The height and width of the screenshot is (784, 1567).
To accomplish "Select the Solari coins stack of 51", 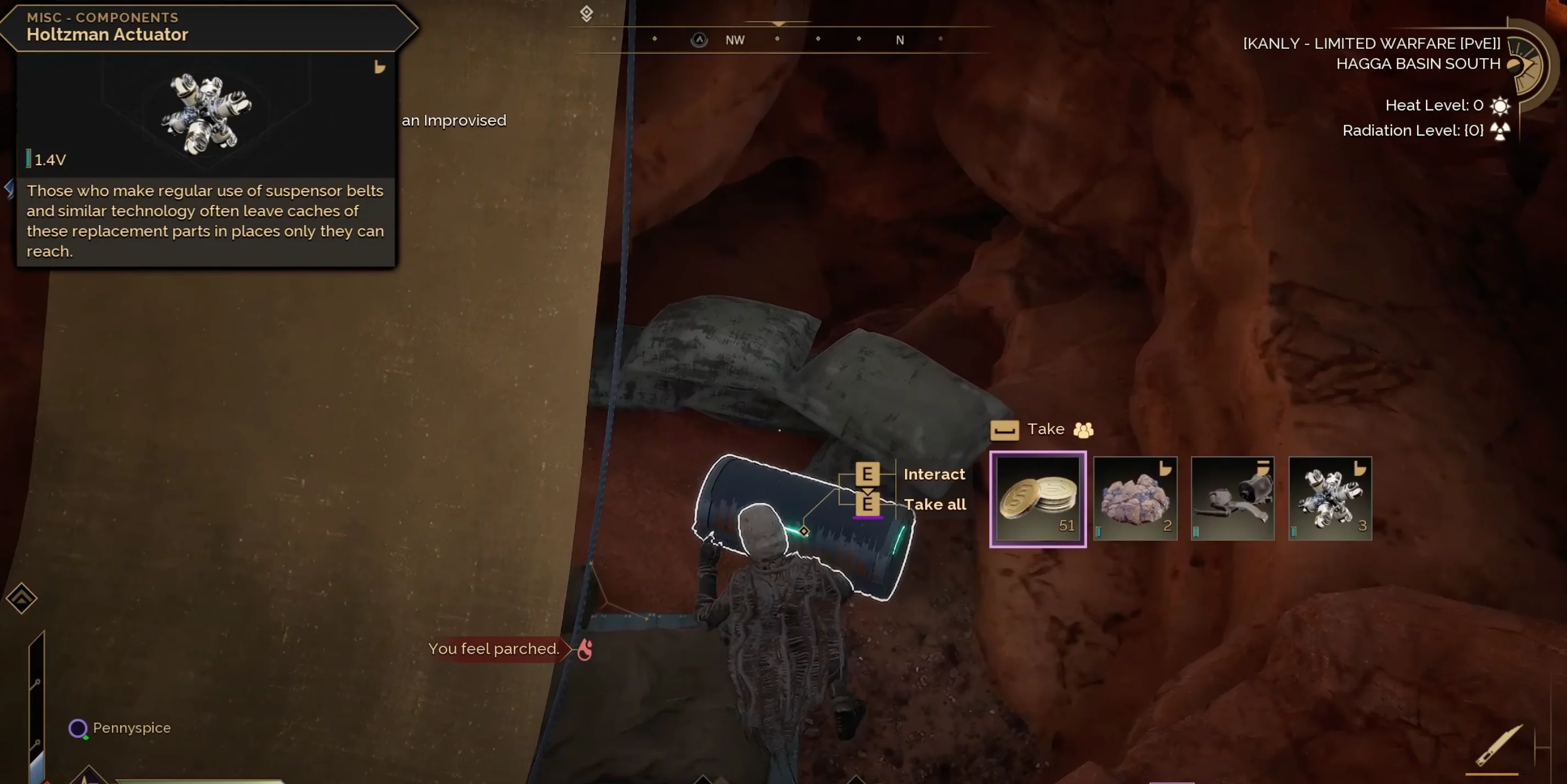I will [1038, 499].
